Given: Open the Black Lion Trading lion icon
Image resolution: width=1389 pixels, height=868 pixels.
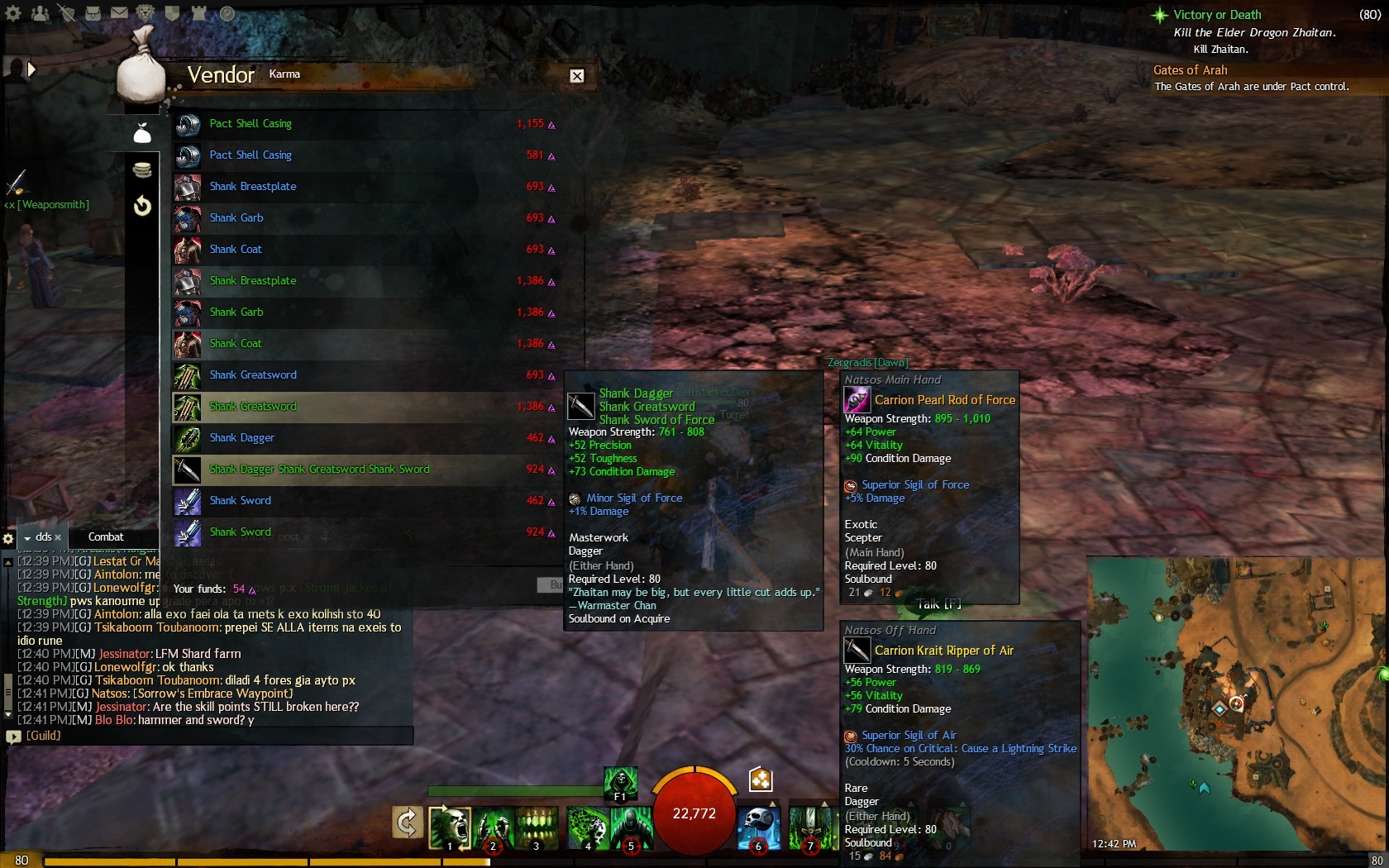Looking at the screenshot, I should click(x=146, y=13).
